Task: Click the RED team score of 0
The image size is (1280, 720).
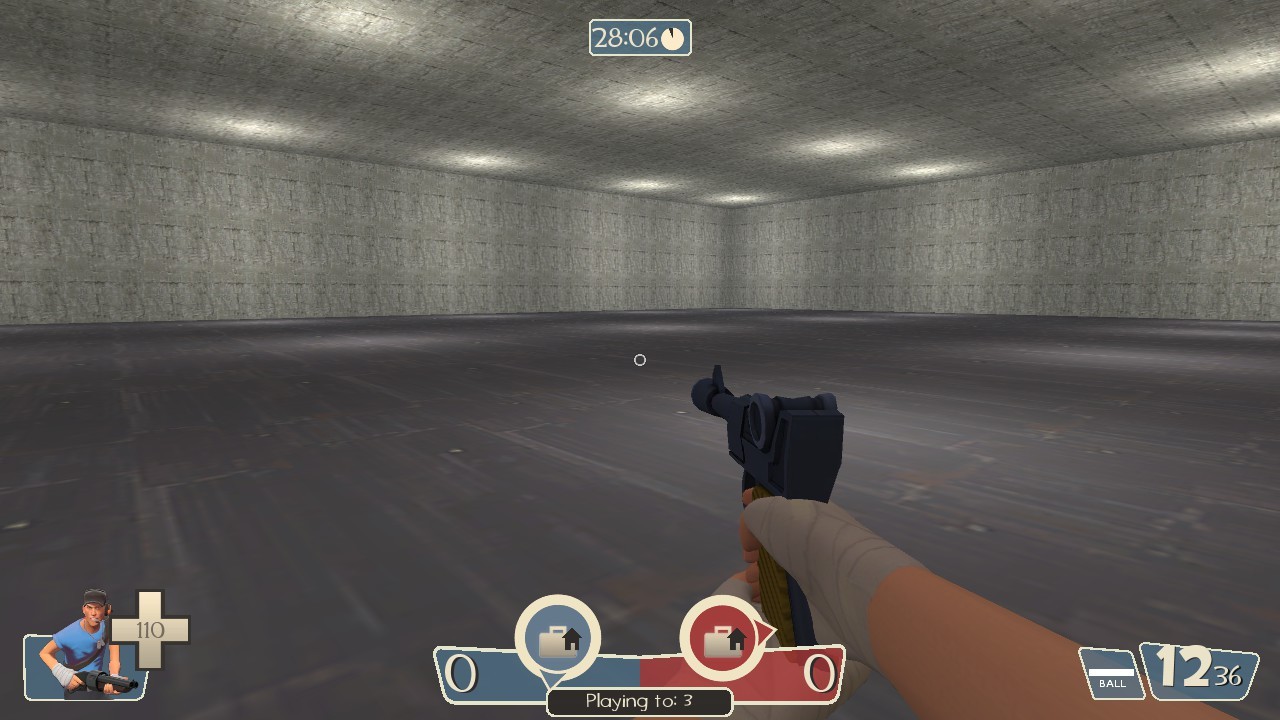Action: 817,672
